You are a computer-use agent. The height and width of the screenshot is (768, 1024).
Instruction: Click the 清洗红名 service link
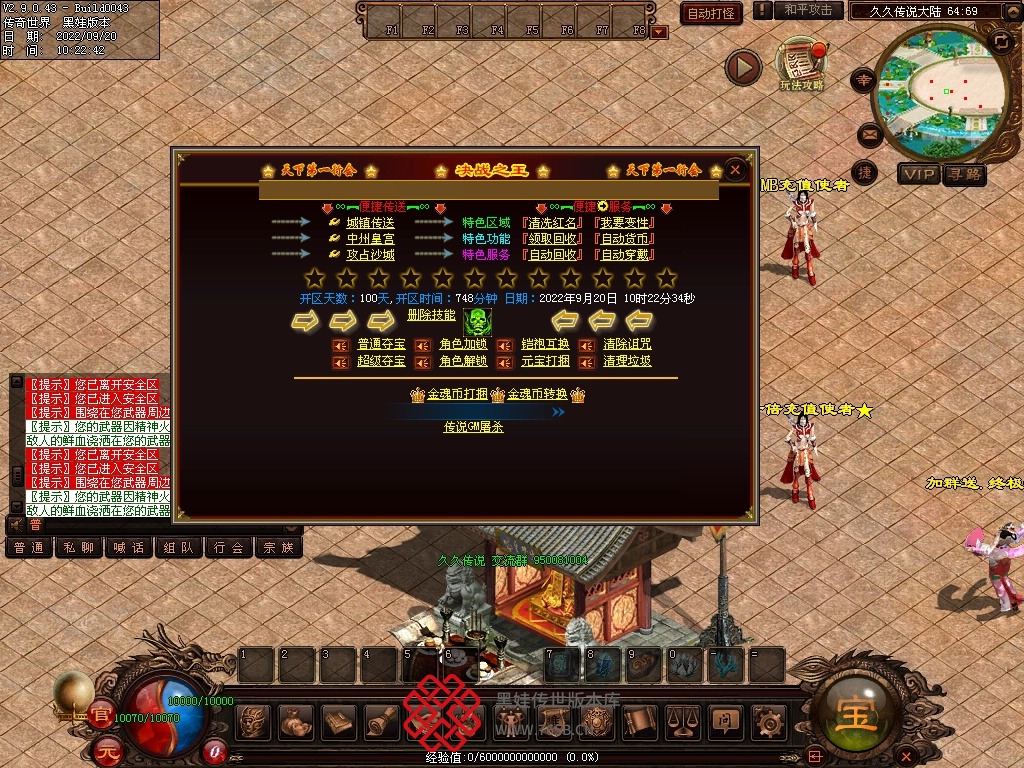coord(553,222)
